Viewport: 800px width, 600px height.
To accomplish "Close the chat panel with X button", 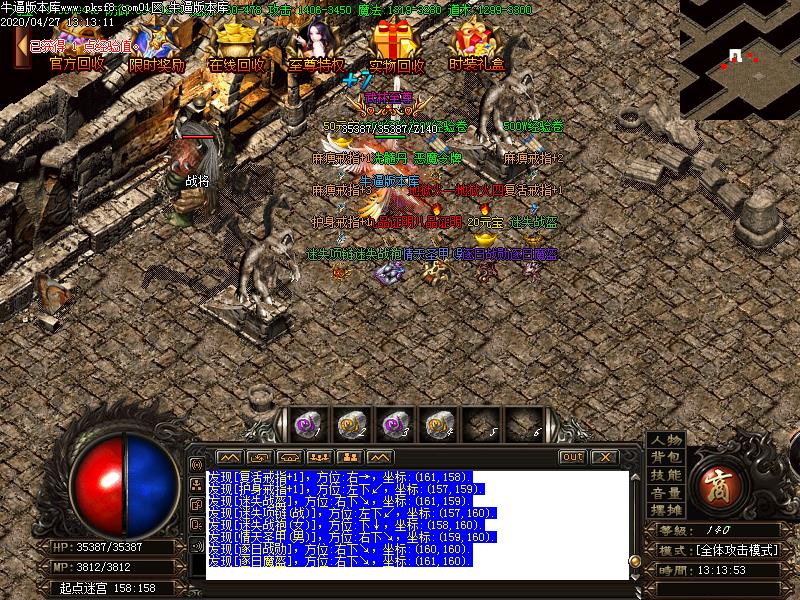I will (604, 457).
